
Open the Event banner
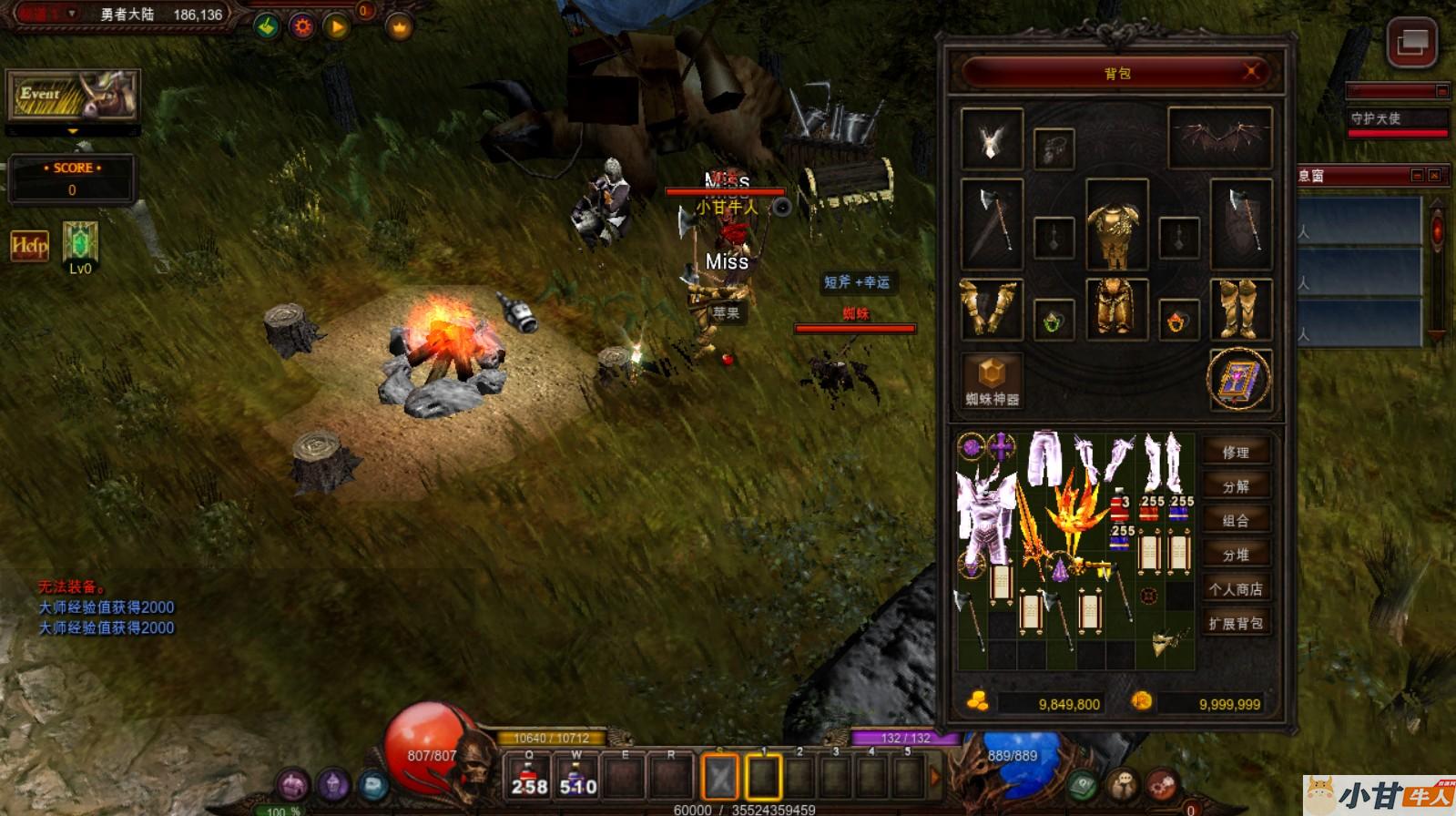click(73, 95)
